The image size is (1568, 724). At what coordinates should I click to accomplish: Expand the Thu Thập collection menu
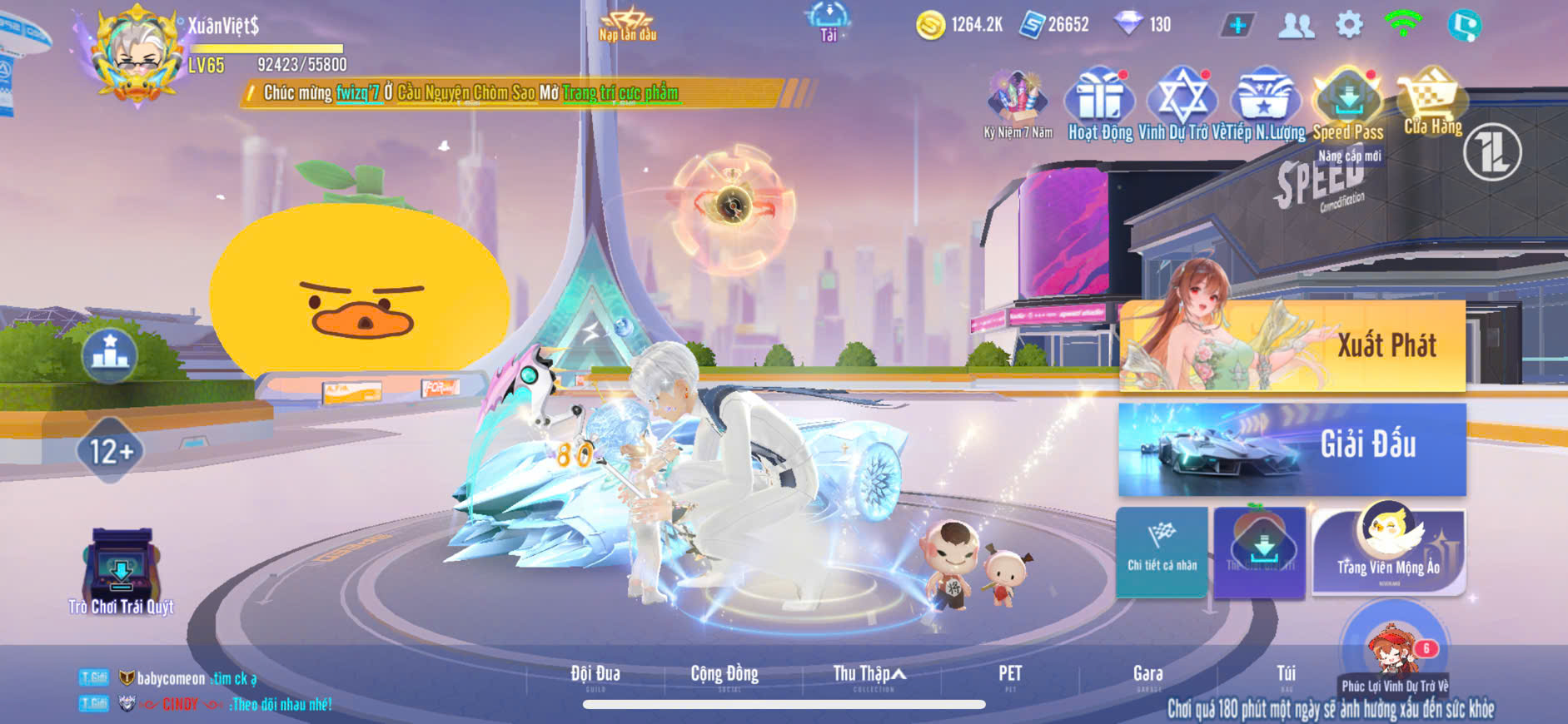tap(869, 674)
